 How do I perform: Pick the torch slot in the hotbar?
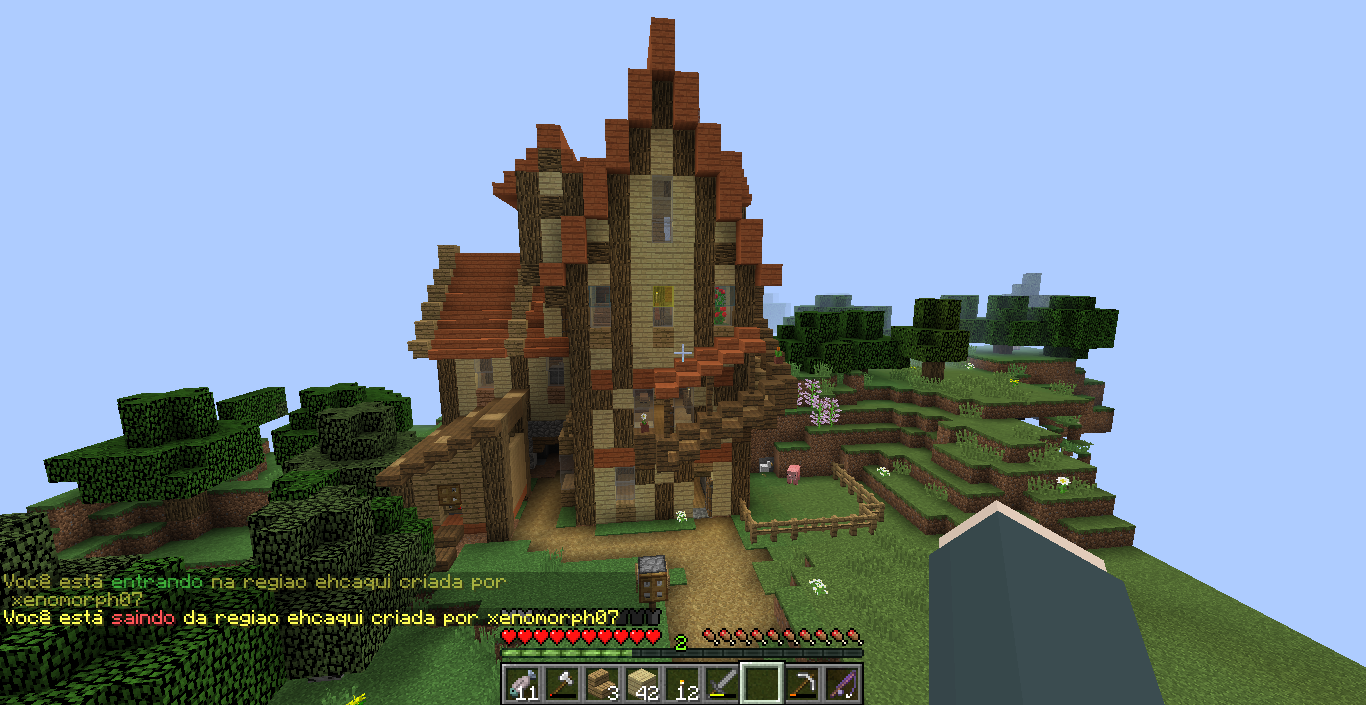[680, 683]
